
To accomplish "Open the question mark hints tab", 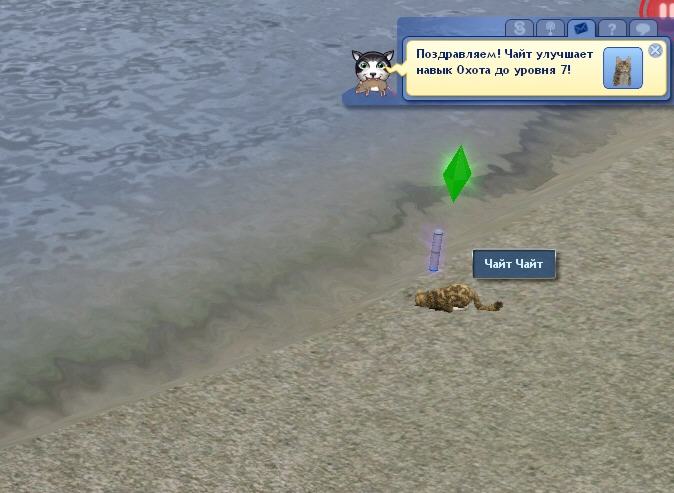I will [x=611, y=28].
